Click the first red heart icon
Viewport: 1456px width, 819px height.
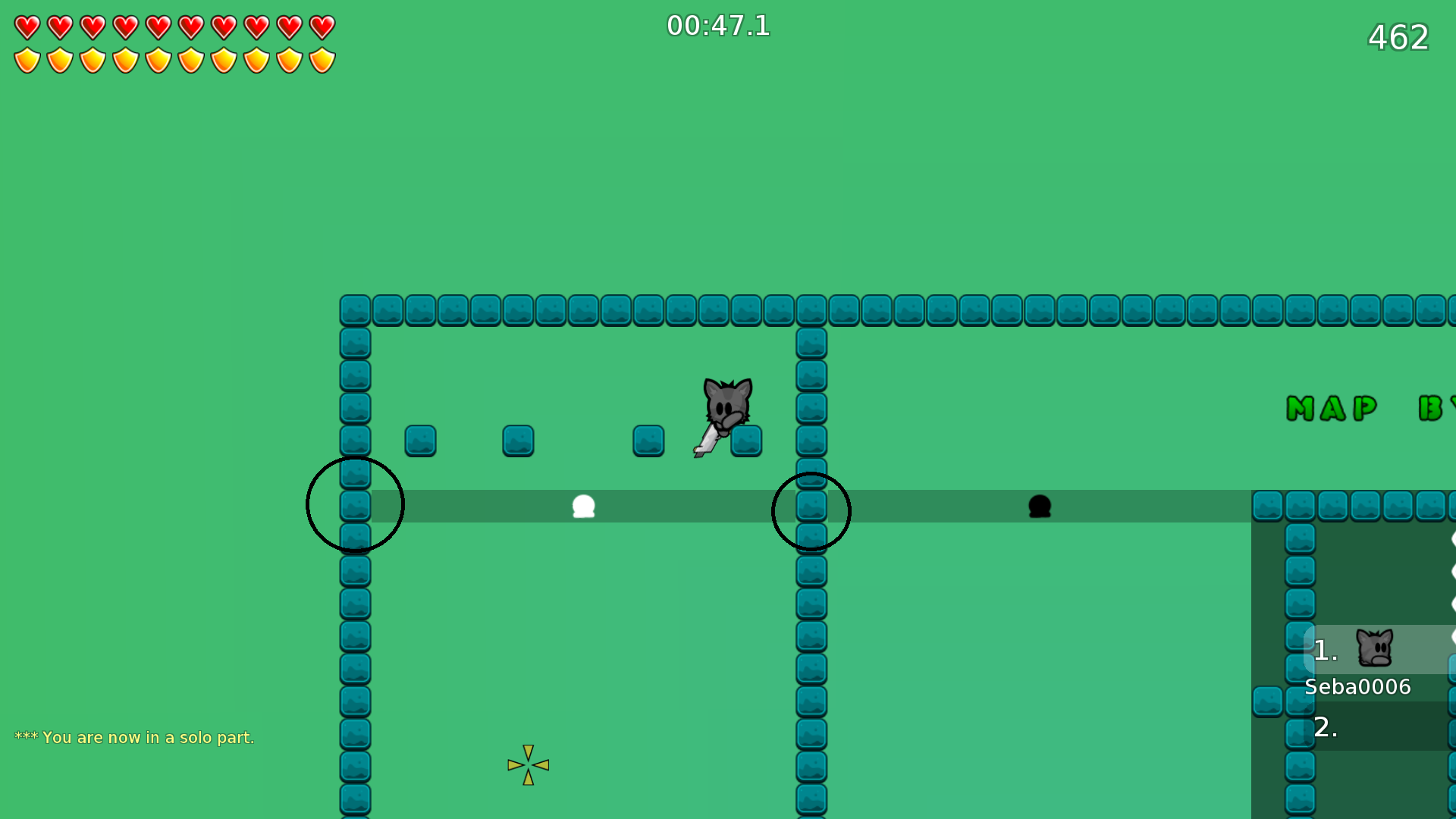click(x=26, y=26)
